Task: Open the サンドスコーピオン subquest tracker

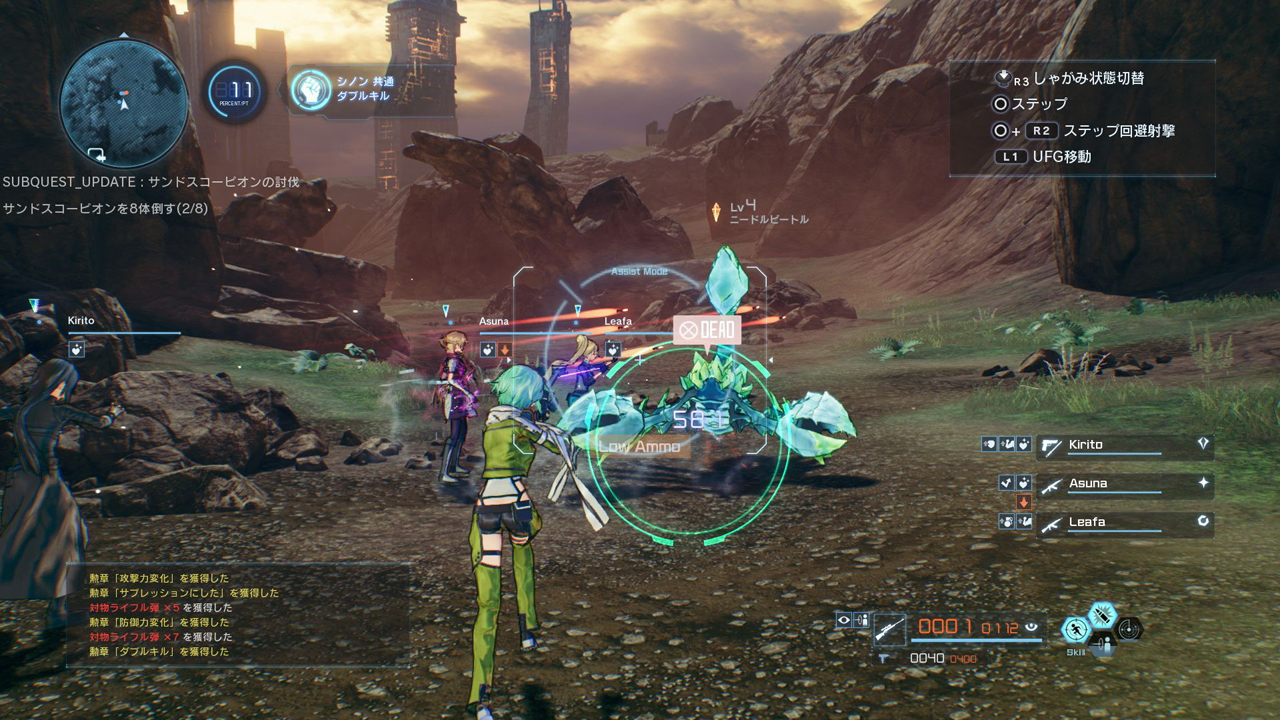Action: point(151,195)
